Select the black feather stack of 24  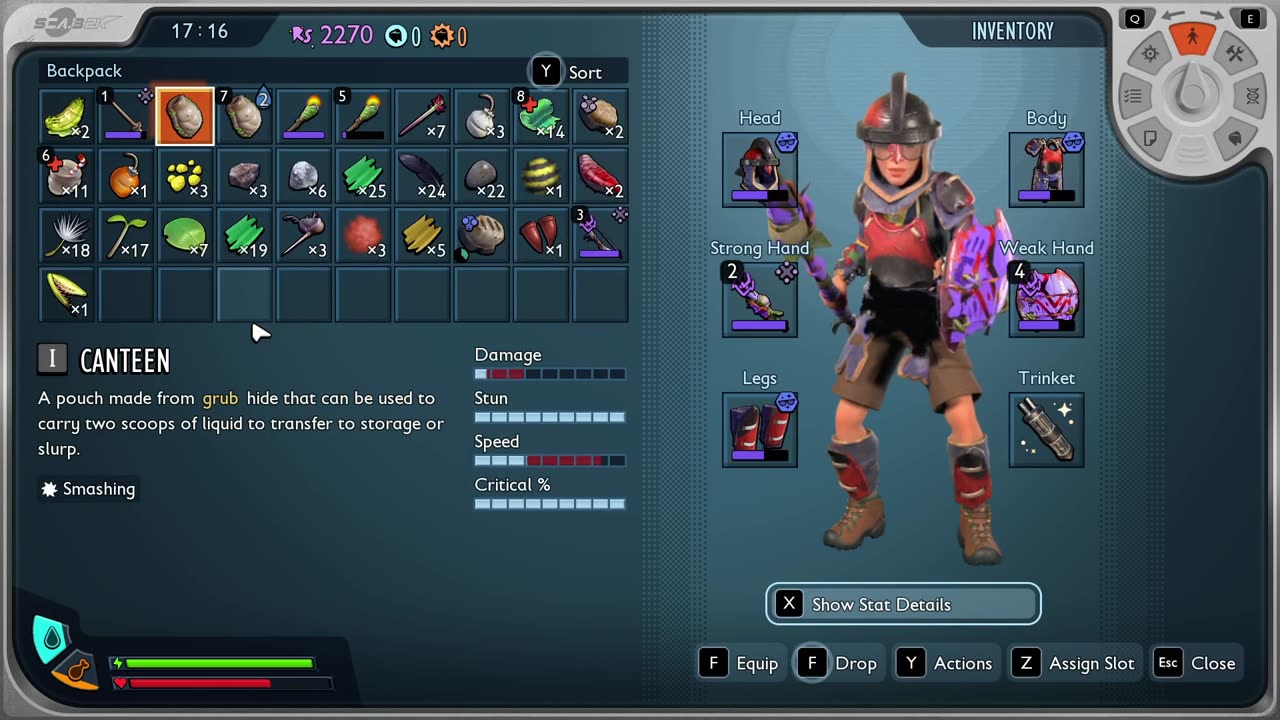click(423, 177)
